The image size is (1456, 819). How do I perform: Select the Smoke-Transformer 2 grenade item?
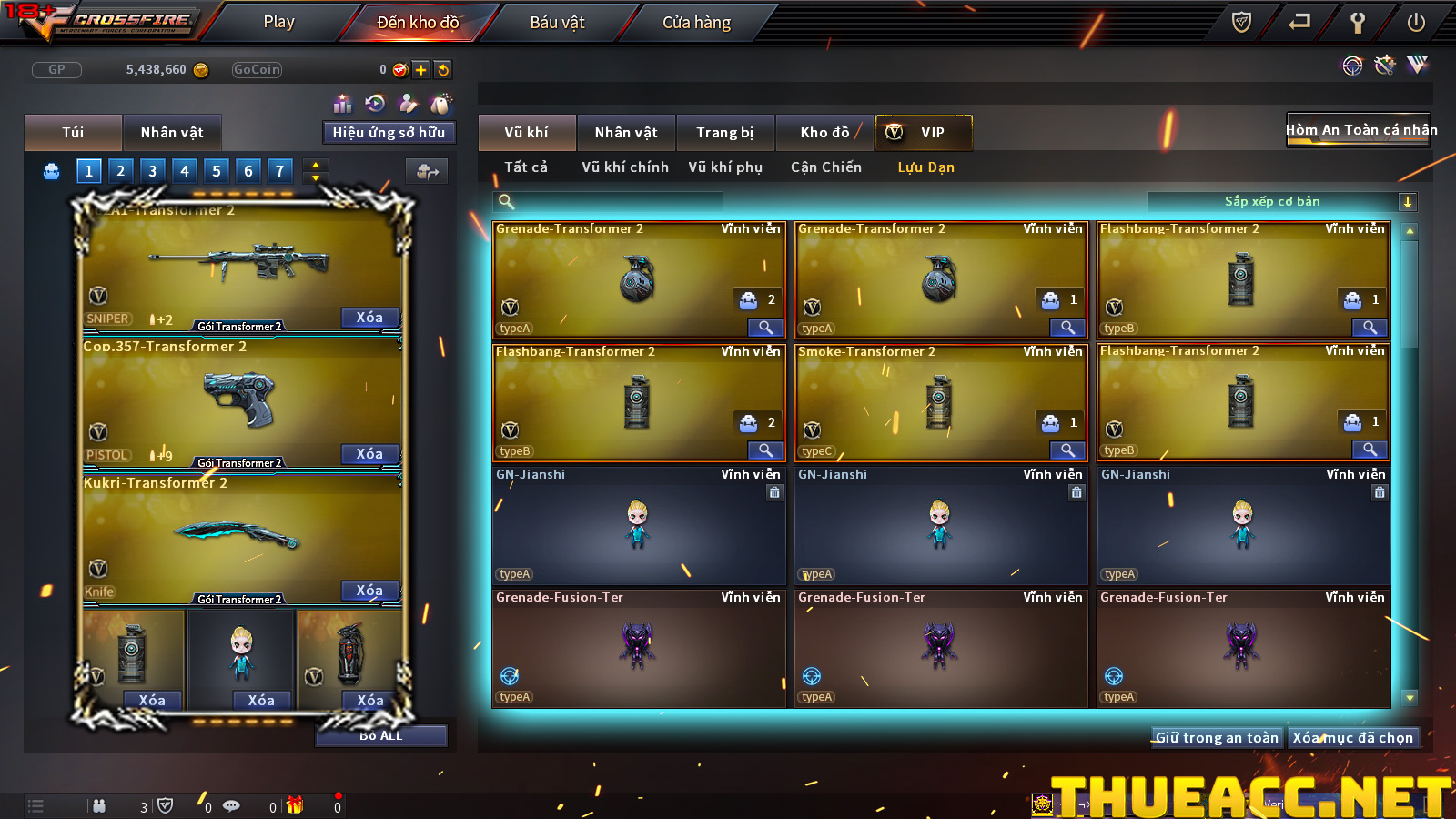(940, 402)
